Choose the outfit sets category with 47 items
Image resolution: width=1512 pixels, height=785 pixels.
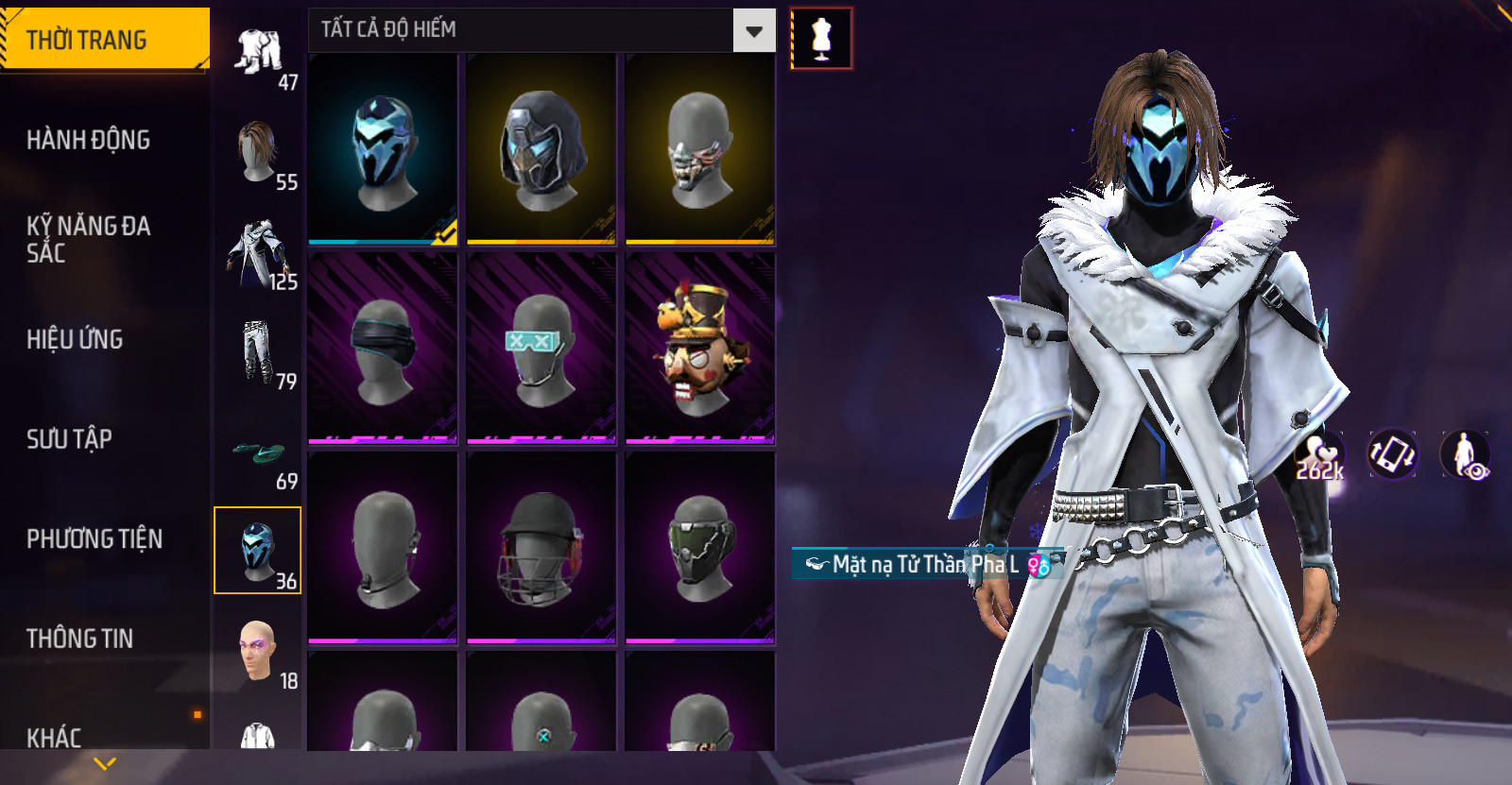pos(258,55)
